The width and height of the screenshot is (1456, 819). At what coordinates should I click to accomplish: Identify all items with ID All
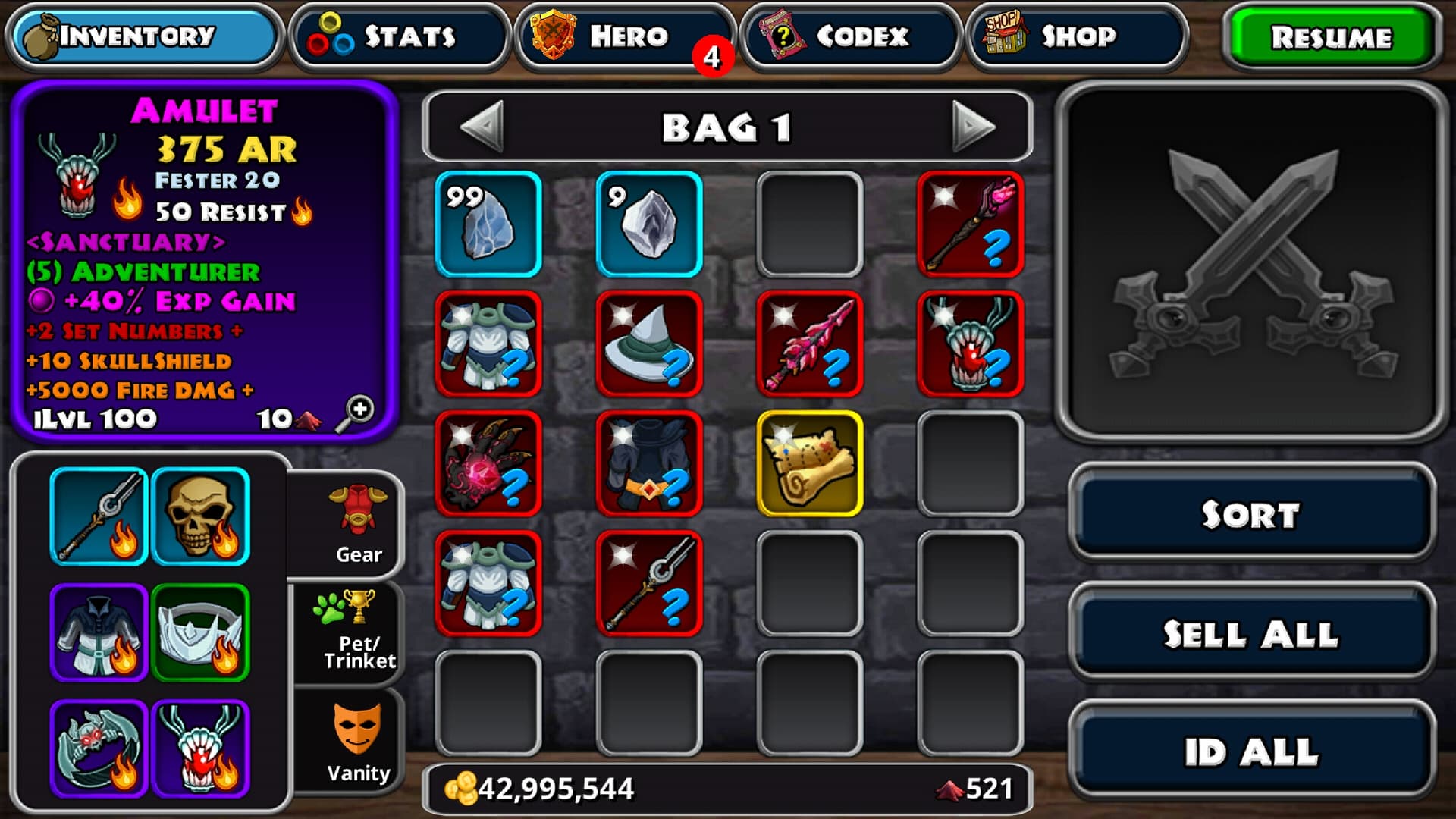1251,752
